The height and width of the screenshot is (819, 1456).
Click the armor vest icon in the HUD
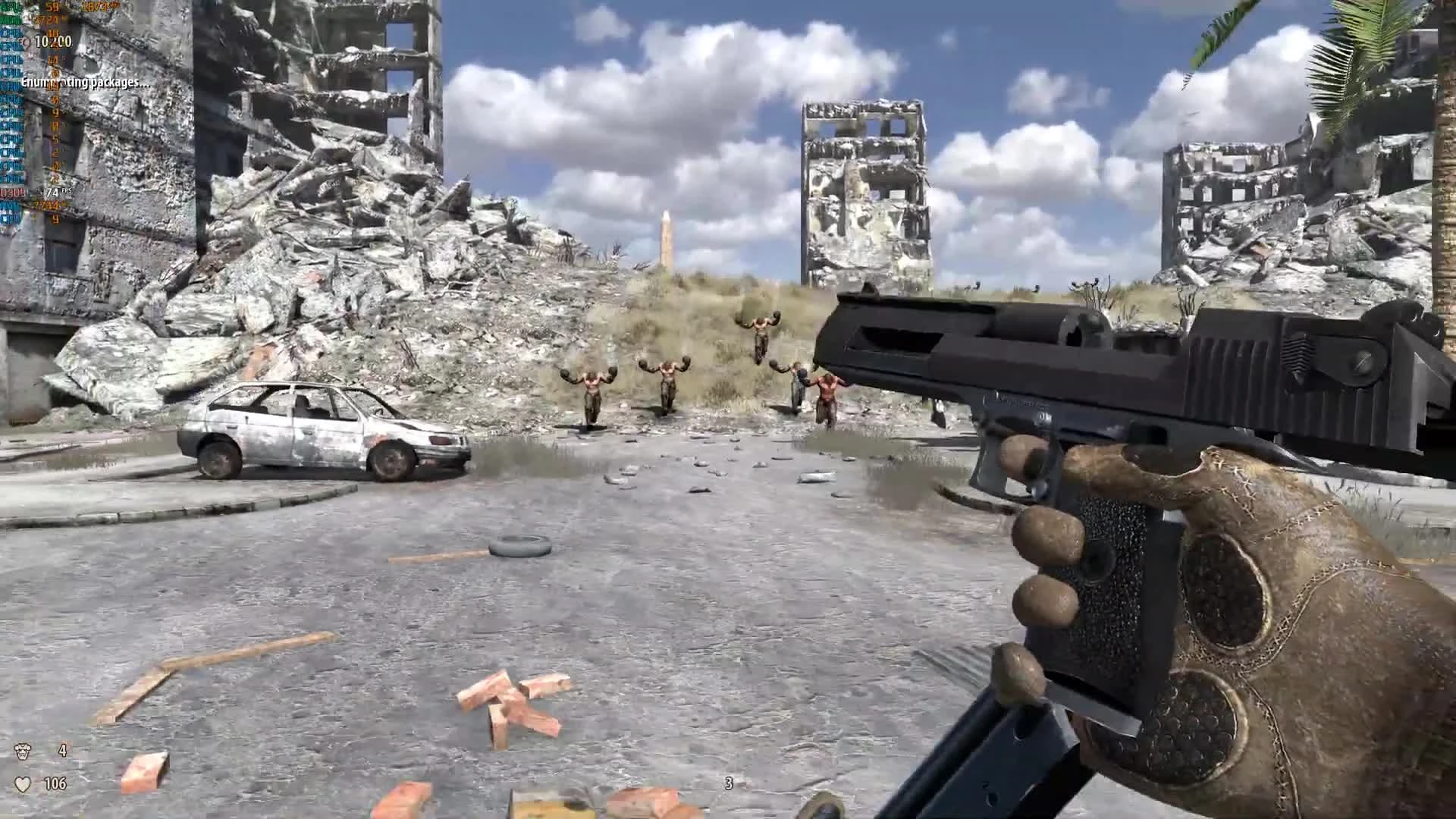22,749
